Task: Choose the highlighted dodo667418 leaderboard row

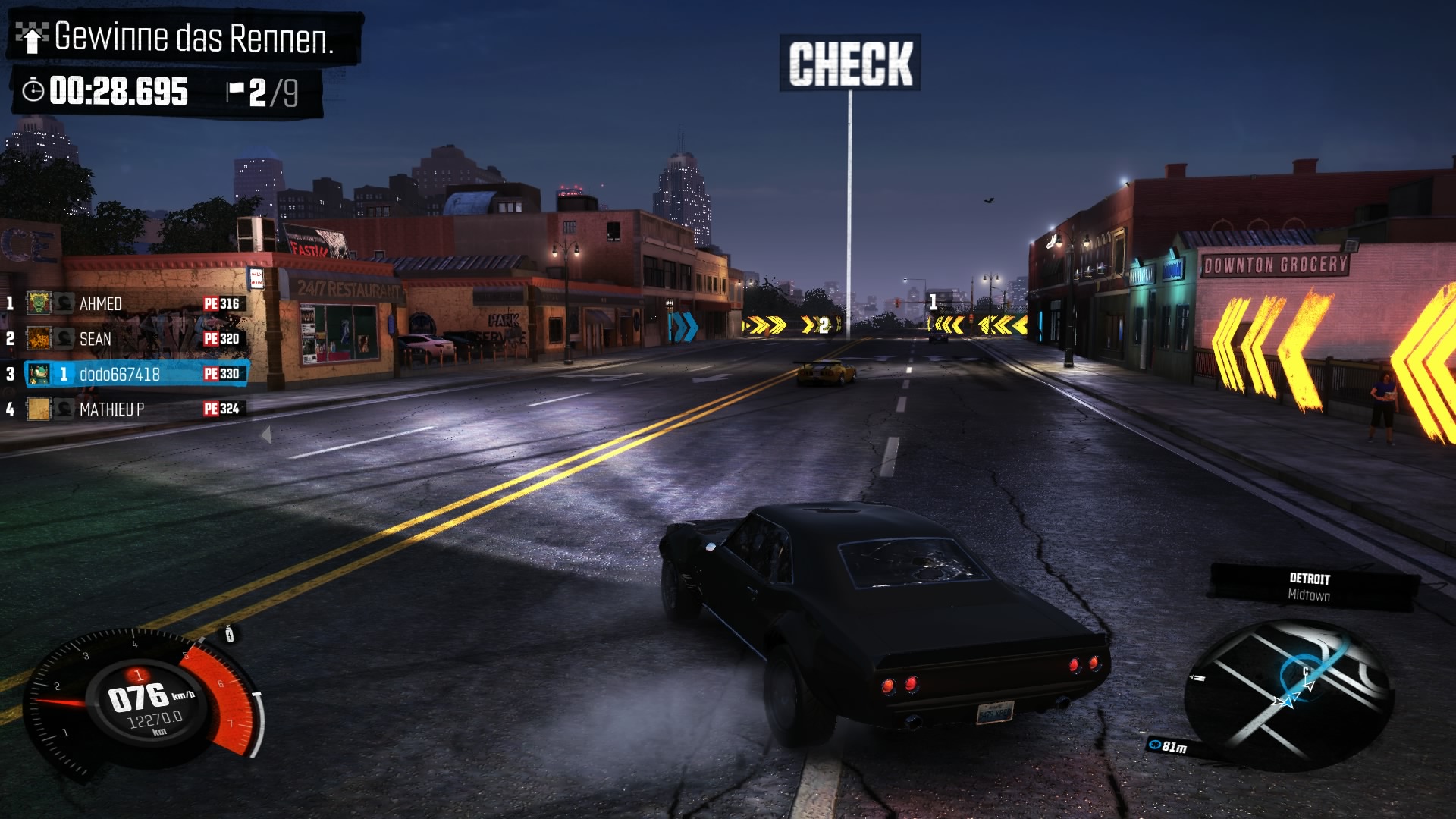Action: (136, 374)
